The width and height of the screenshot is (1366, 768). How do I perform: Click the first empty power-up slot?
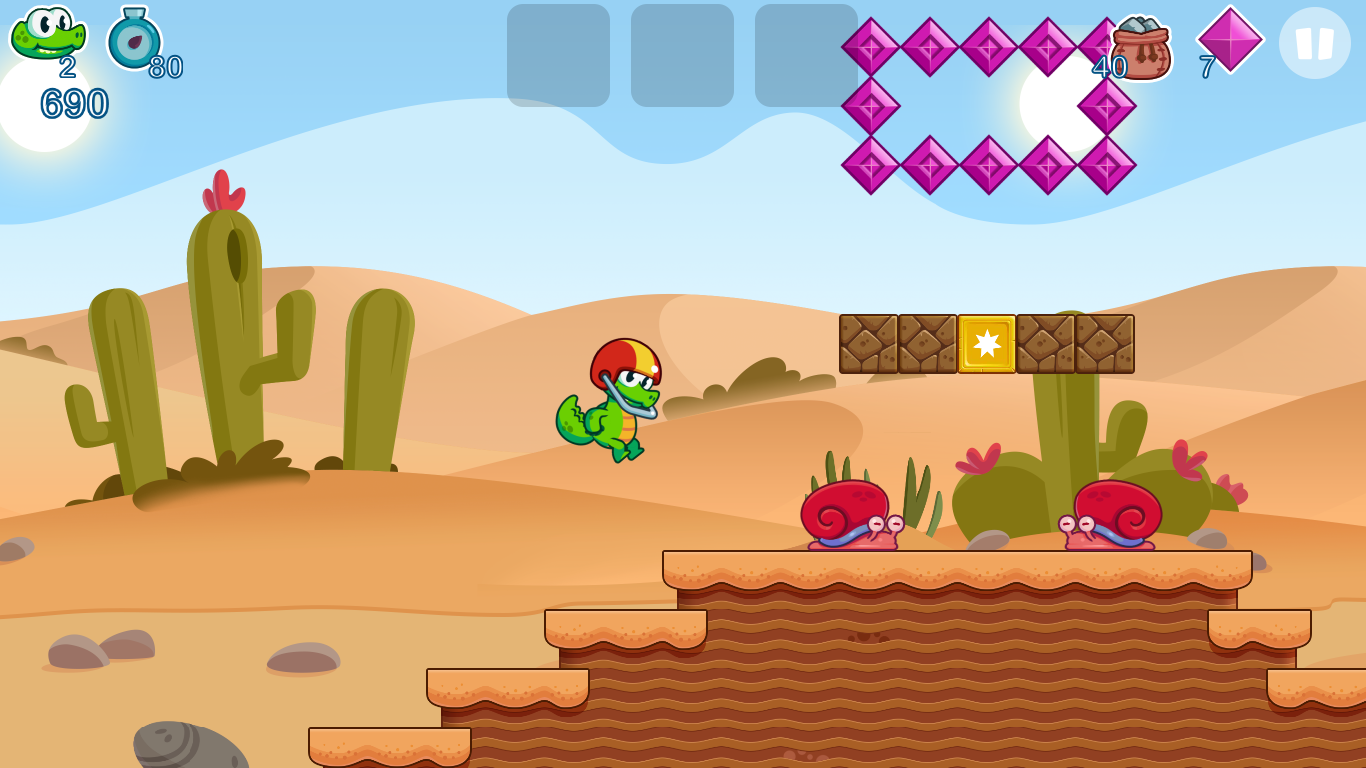pyautogui.click(x=559, y=55)
